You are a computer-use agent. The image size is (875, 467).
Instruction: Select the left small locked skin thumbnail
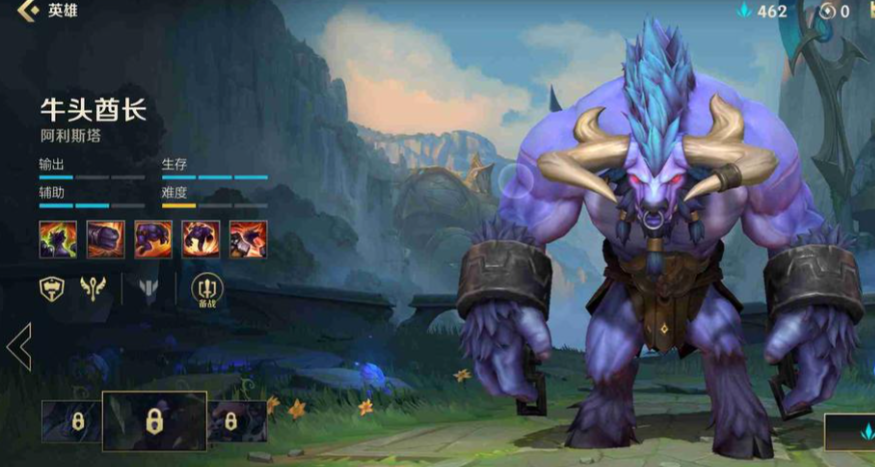tap(72, 421)
